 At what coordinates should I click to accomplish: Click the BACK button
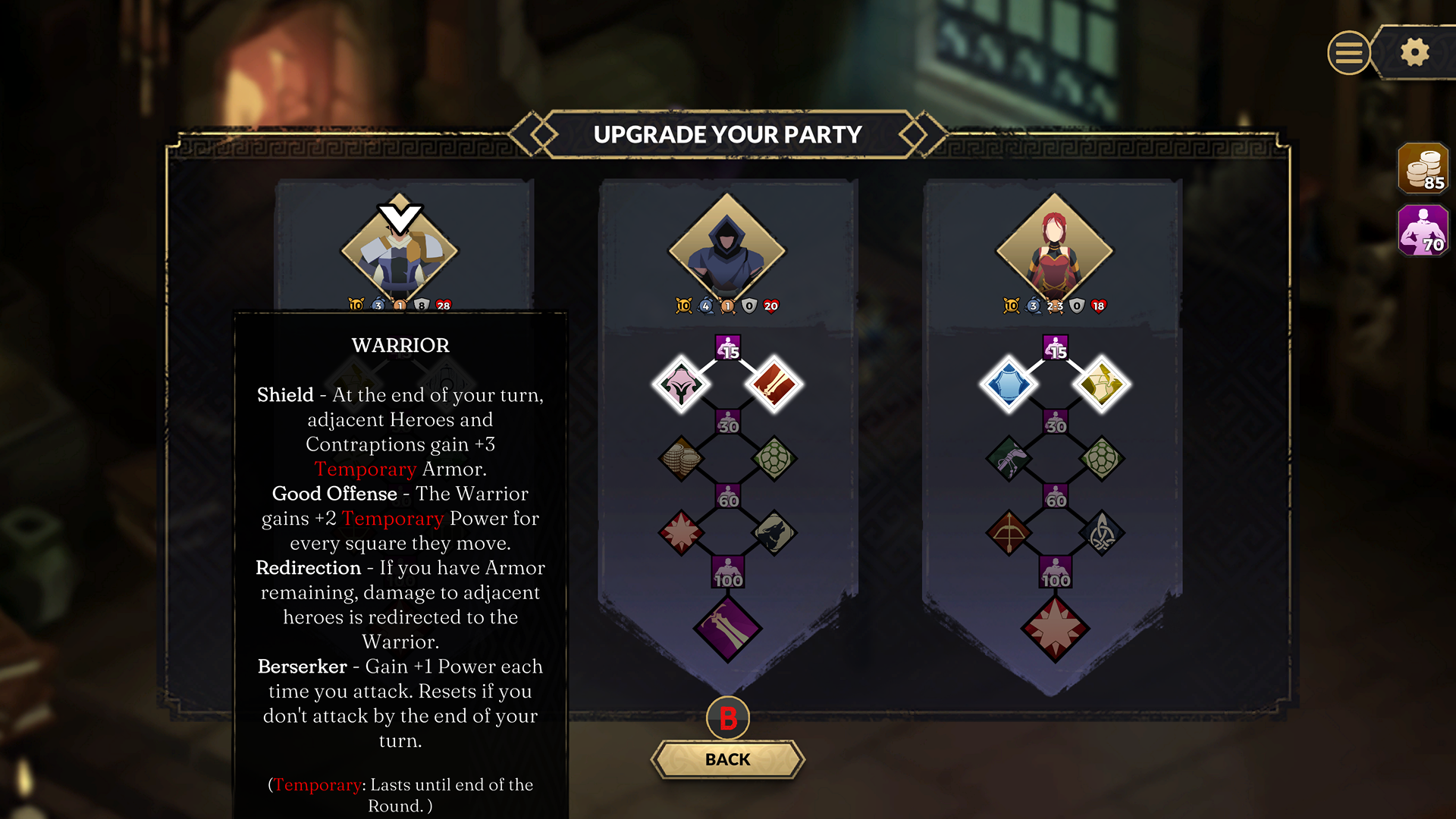point(727,759)
